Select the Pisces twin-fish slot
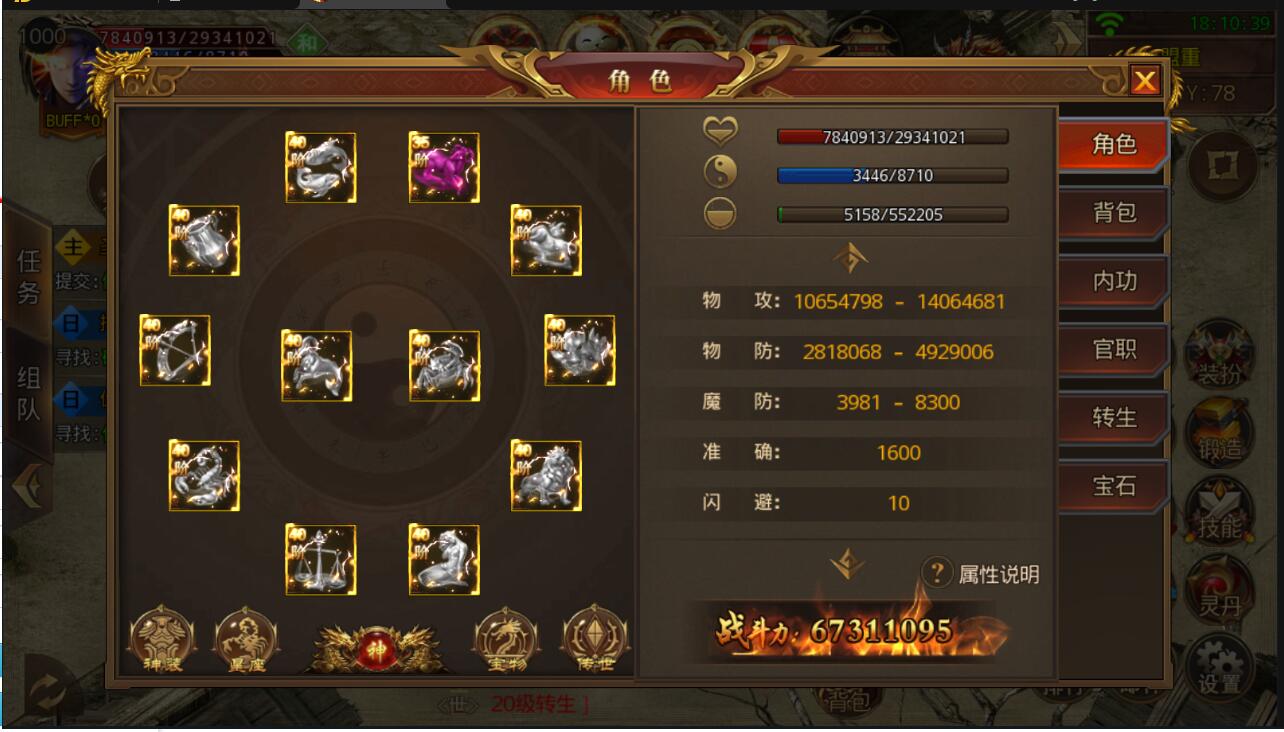 click(321, 167)
